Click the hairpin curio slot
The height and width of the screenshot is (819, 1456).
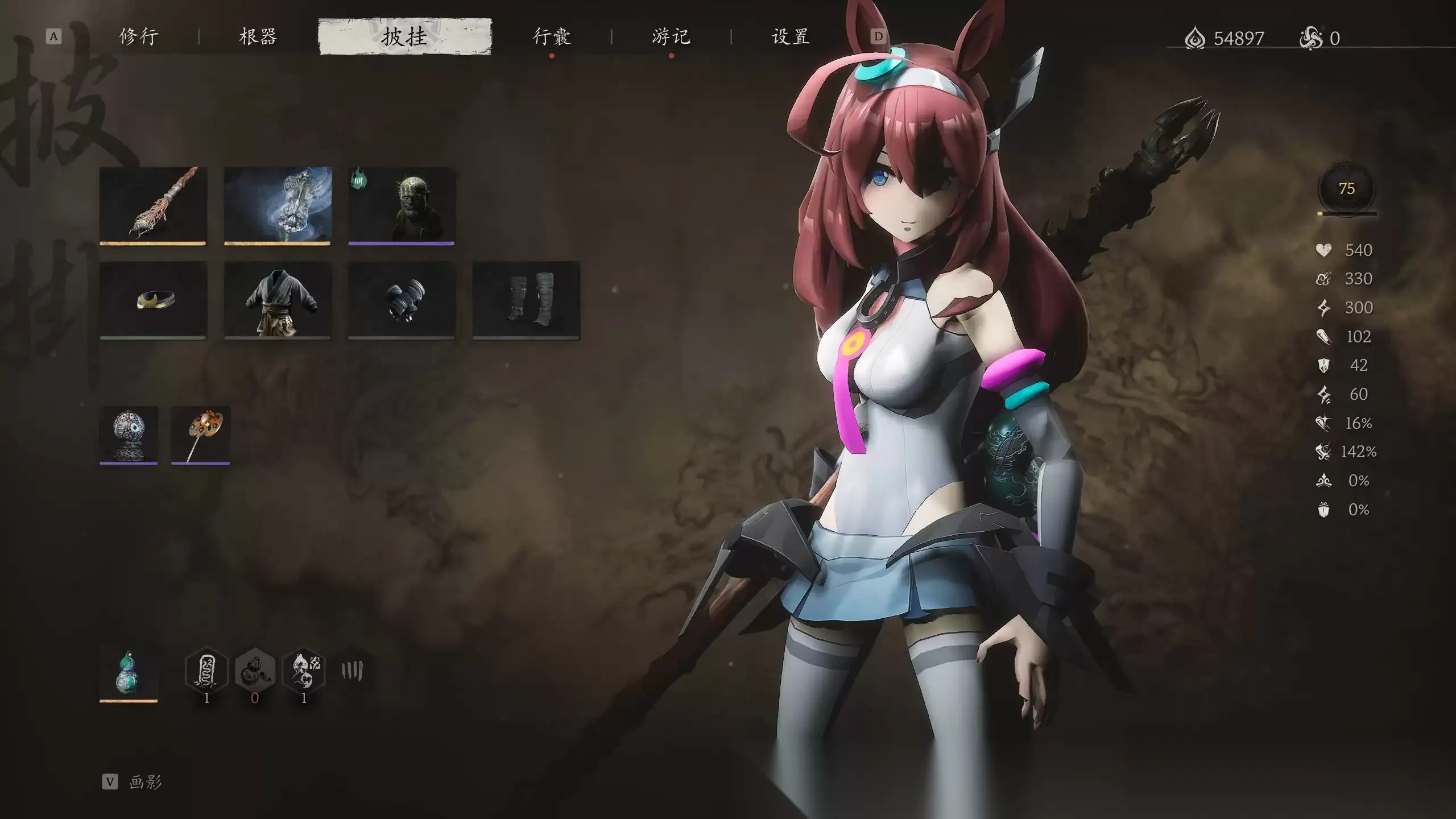tap(199, 435)
